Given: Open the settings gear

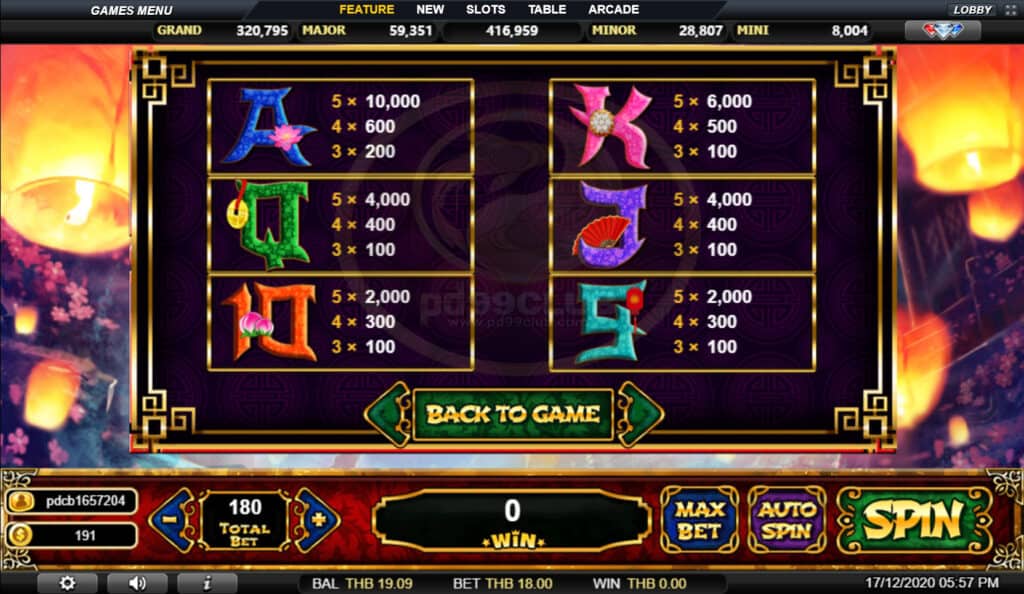Looking at the screenshot, I should (67, 583).
